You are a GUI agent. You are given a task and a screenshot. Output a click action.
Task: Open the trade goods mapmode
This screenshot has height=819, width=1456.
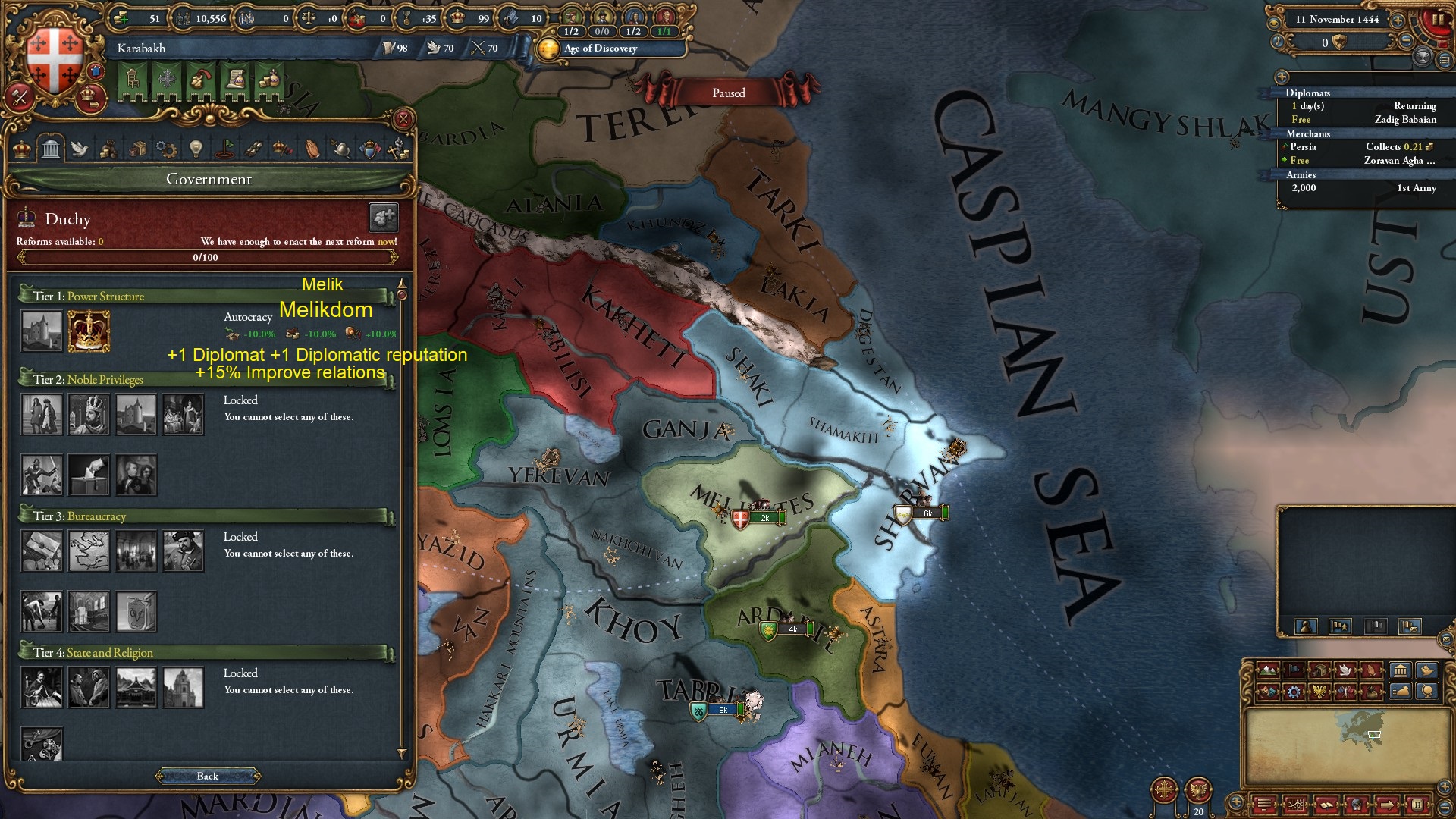pos(1319,670)
